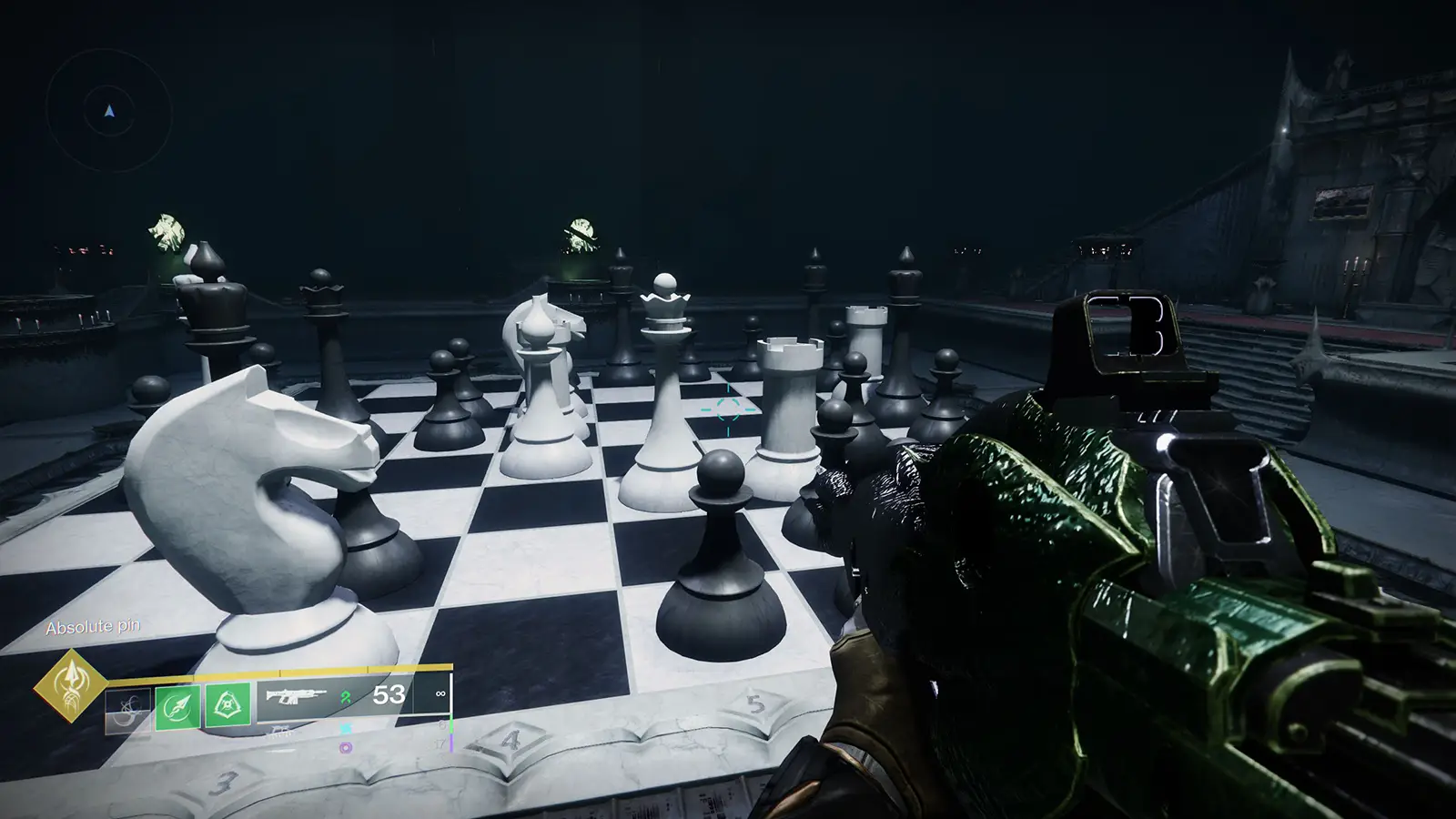
Task: Click the yellow Super charge bar
Action: (x=282, y=672)
